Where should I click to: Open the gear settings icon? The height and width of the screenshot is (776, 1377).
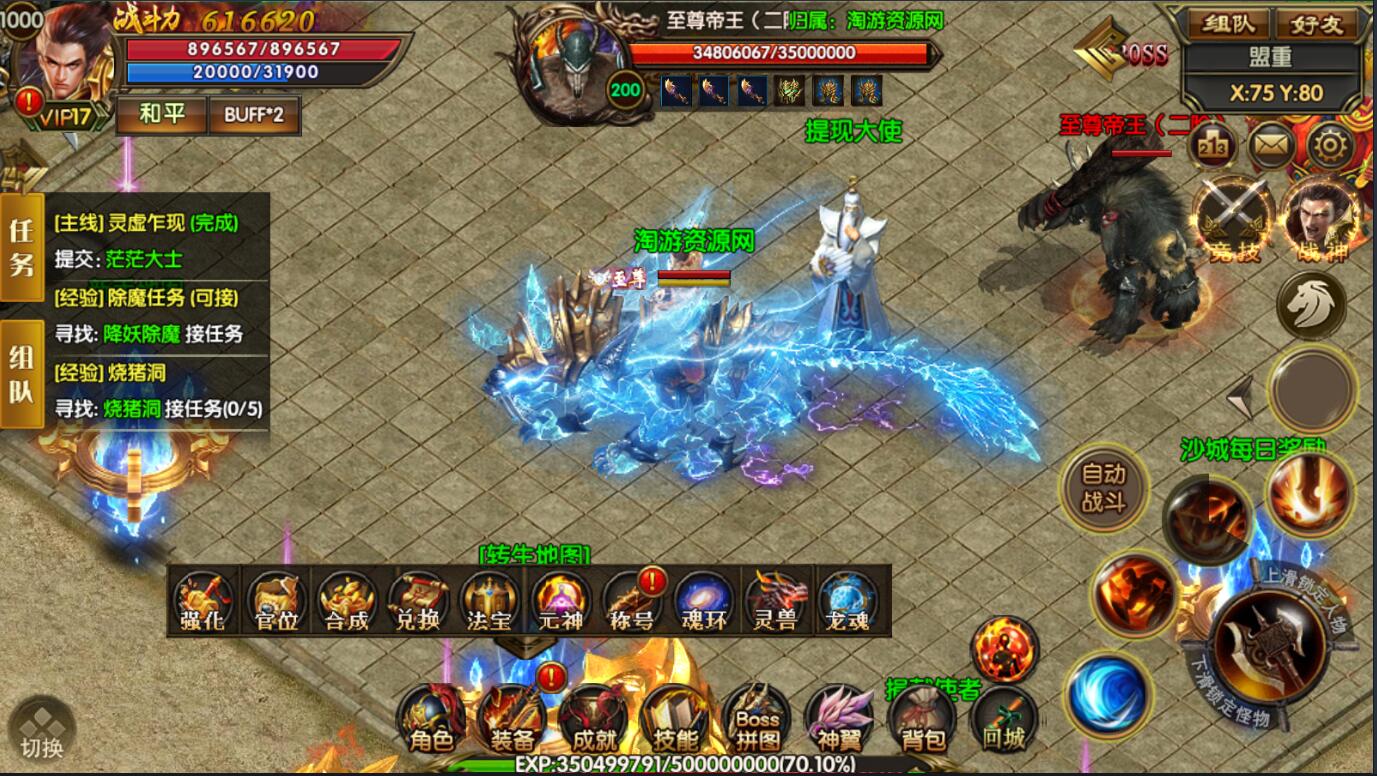click(x=1330, y=148)
